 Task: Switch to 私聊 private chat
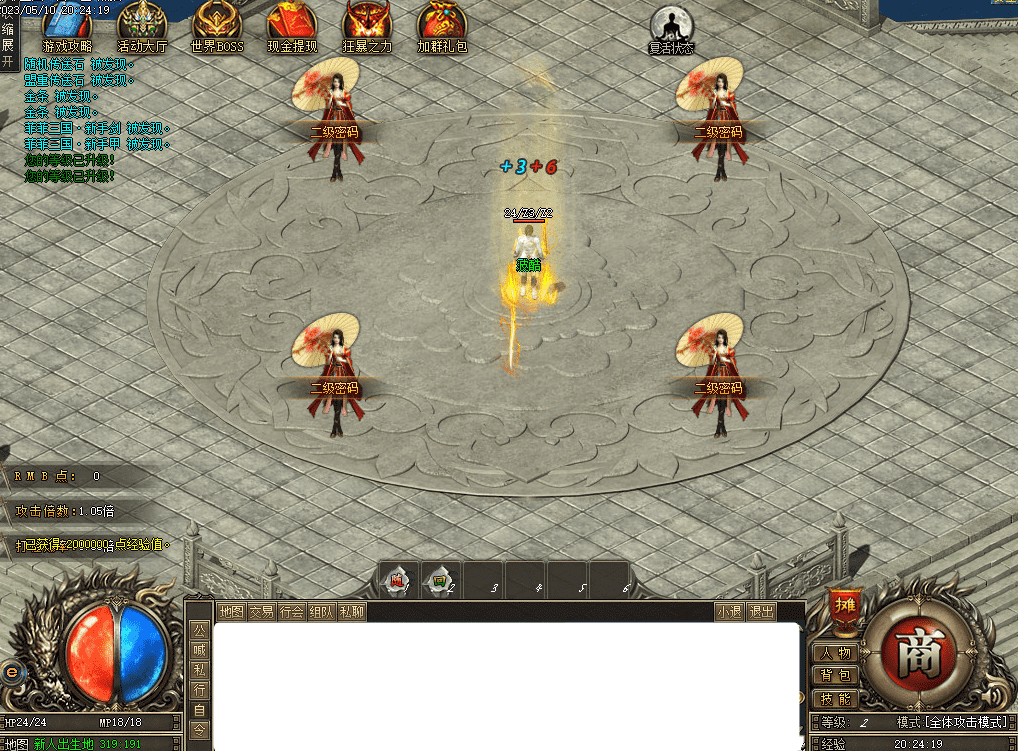pyautogui.click(x=351, y=611)
